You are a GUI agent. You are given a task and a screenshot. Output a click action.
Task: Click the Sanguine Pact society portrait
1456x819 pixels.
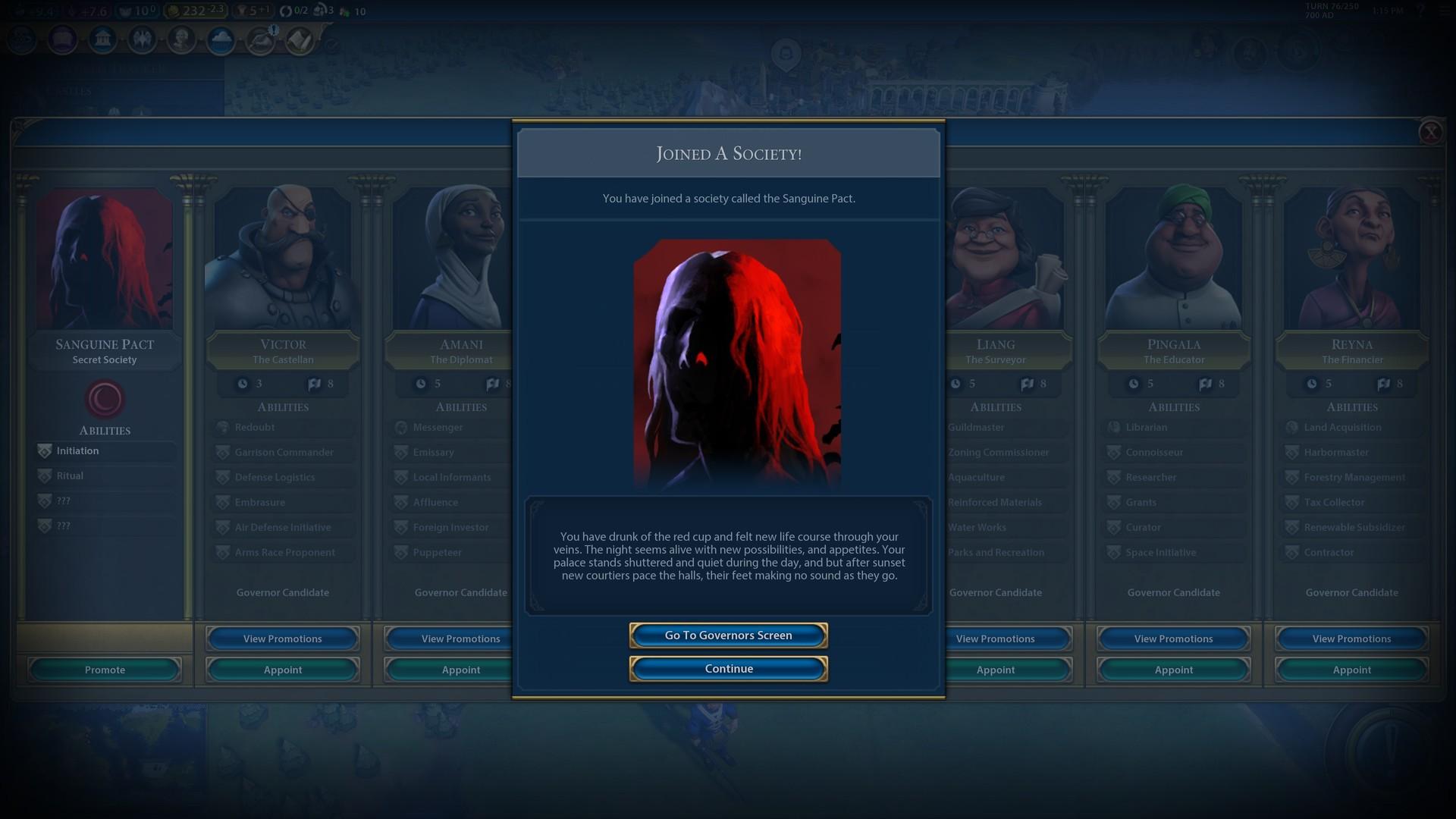click(x=104, y=258)
